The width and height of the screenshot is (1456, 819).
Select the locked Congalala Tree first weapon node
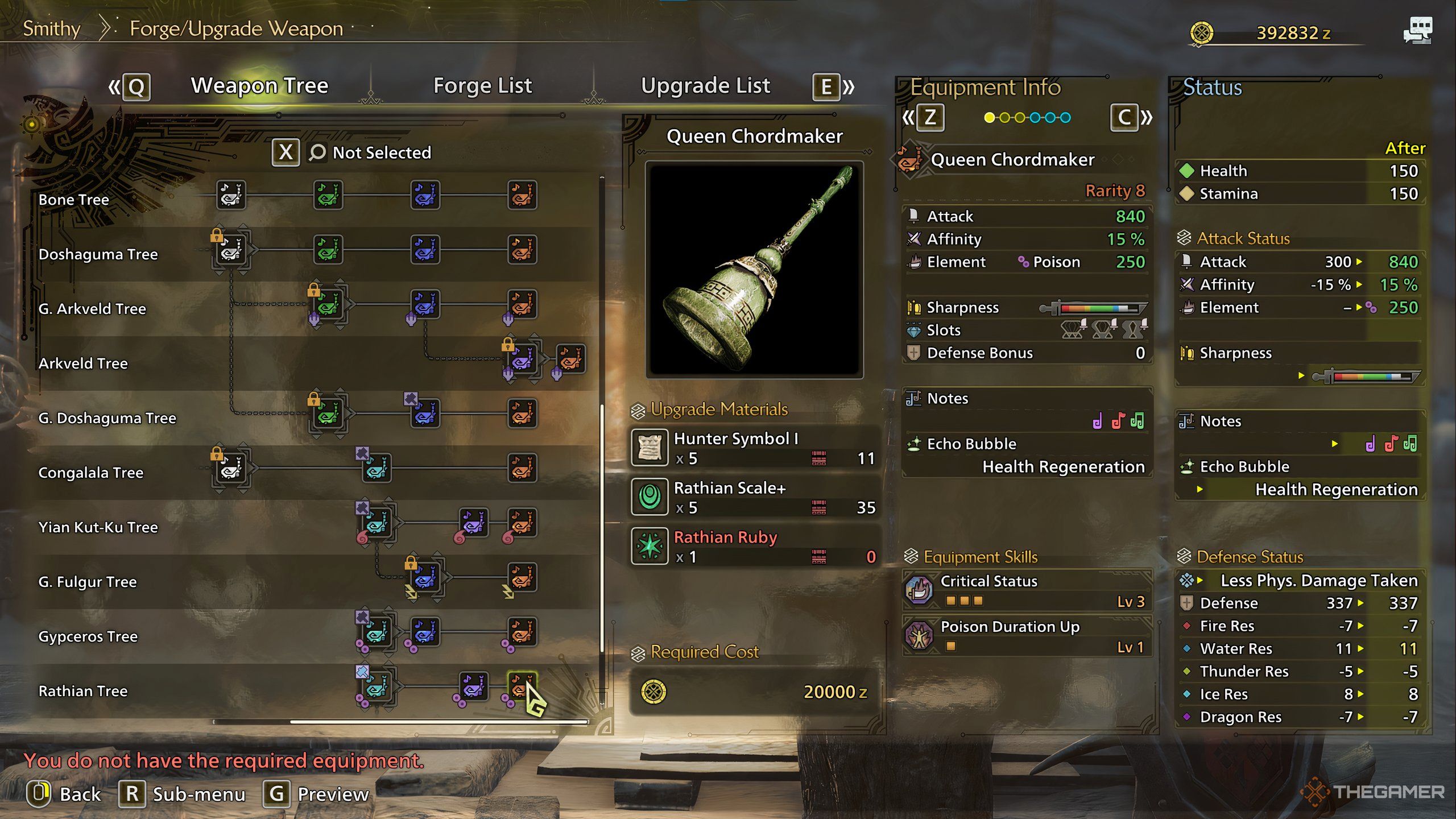click(x=231, y=468)
